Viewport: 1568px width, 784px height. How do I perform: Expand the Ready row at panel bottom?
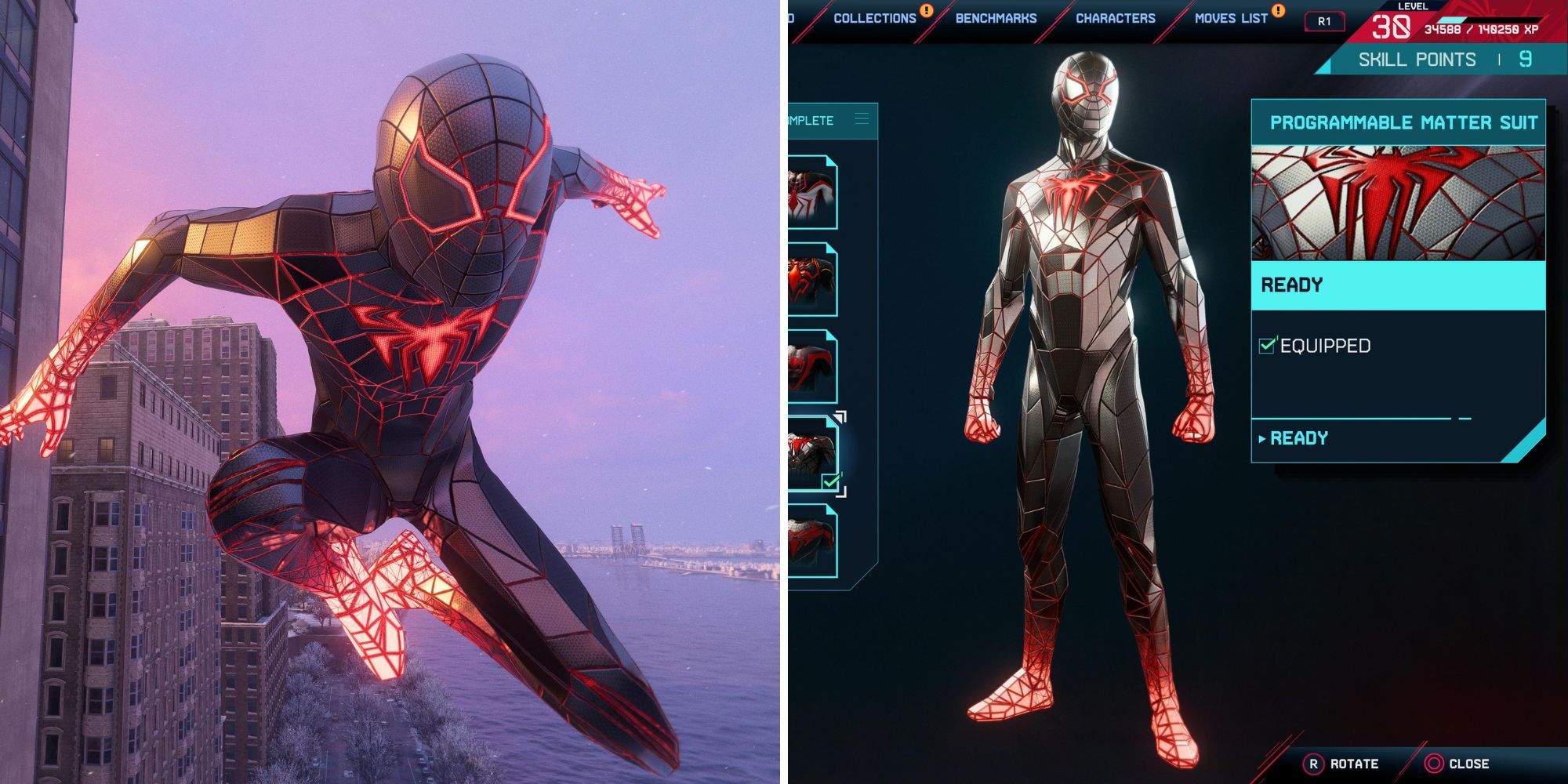[1298, 438]
